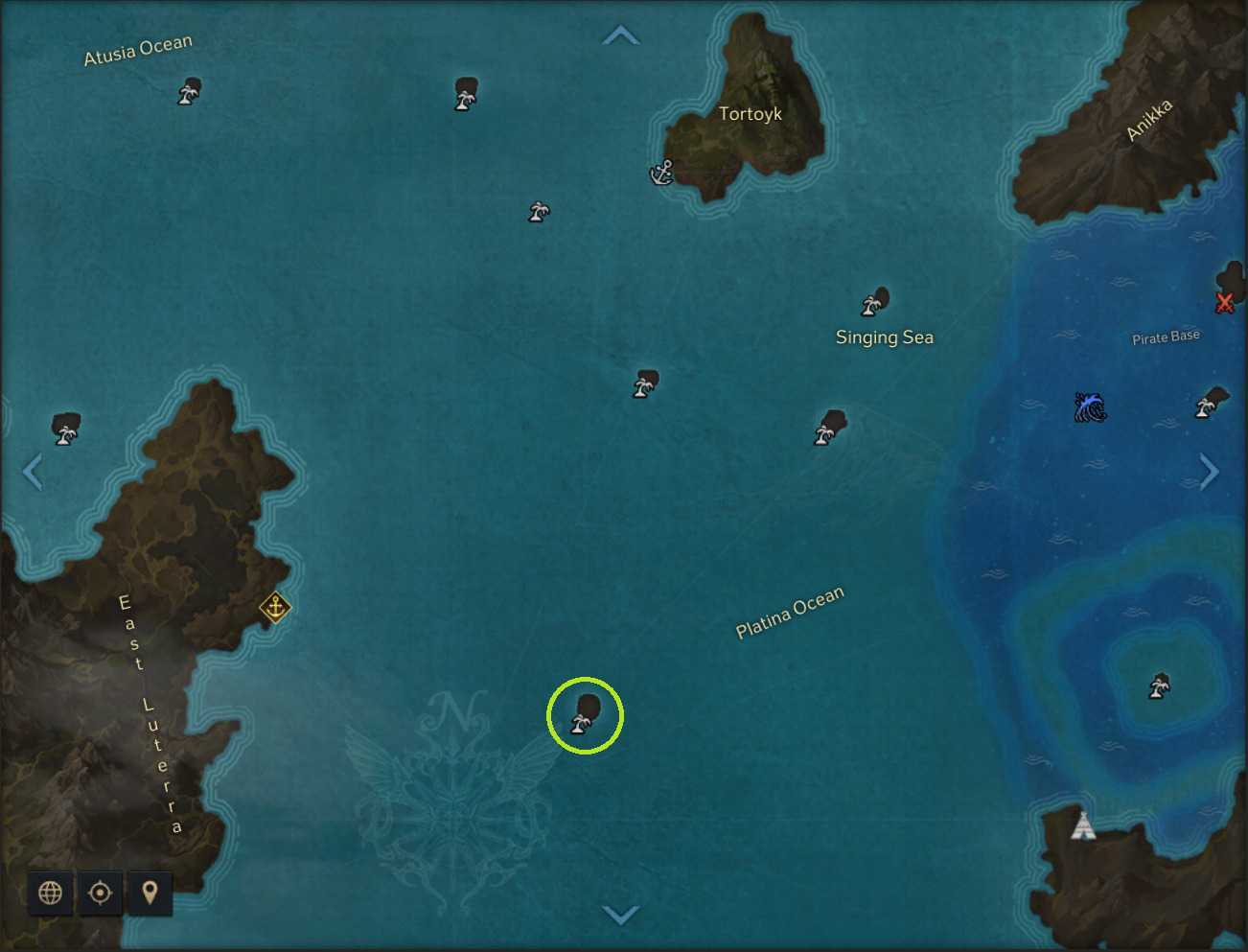Pan the map east with the right arrow
Screen dimensions: 1248x952
[x=1210, y=472]
